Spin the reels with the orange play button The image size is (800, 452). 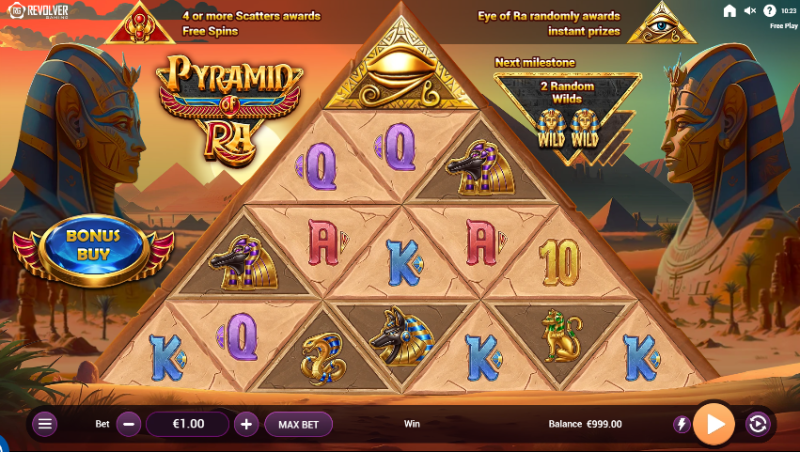click(714, 424)
